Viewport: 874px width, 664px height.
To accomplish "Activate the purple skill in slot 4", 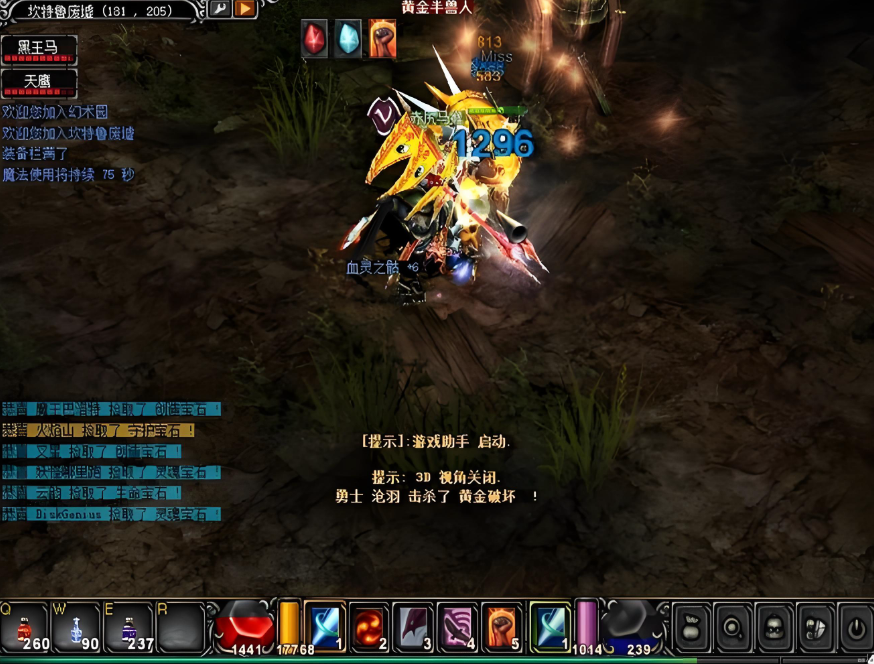I will pos(457,626).
